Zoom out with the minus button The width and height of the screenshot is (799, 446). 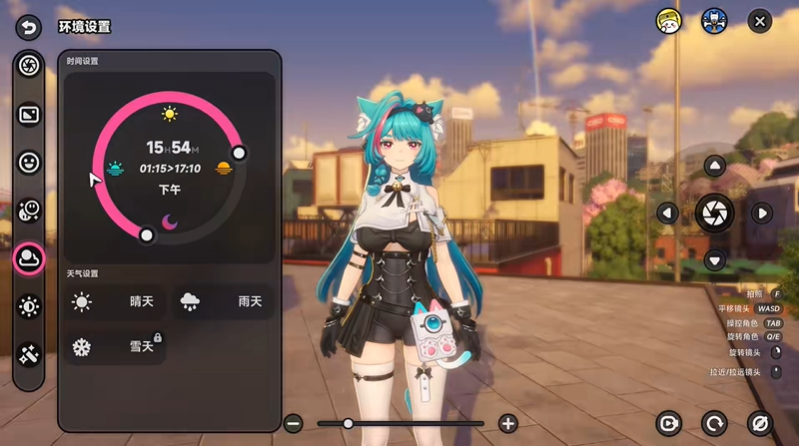[293, 423]
